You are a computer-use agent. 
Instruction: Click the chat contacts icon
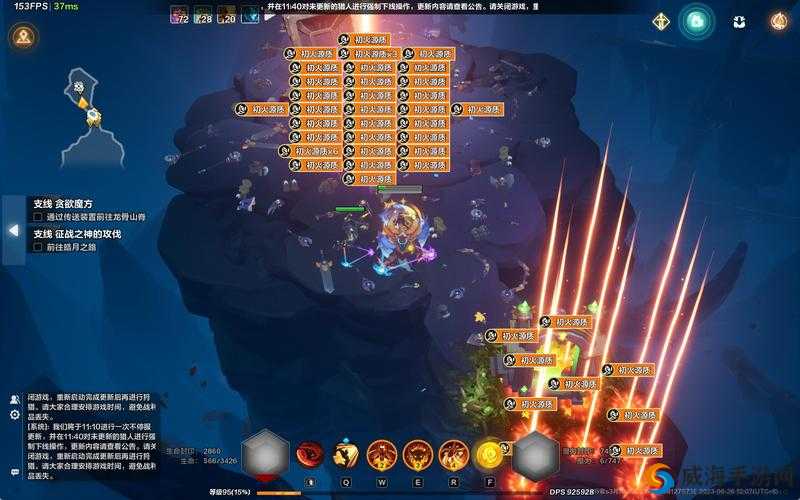click(15, 399)
